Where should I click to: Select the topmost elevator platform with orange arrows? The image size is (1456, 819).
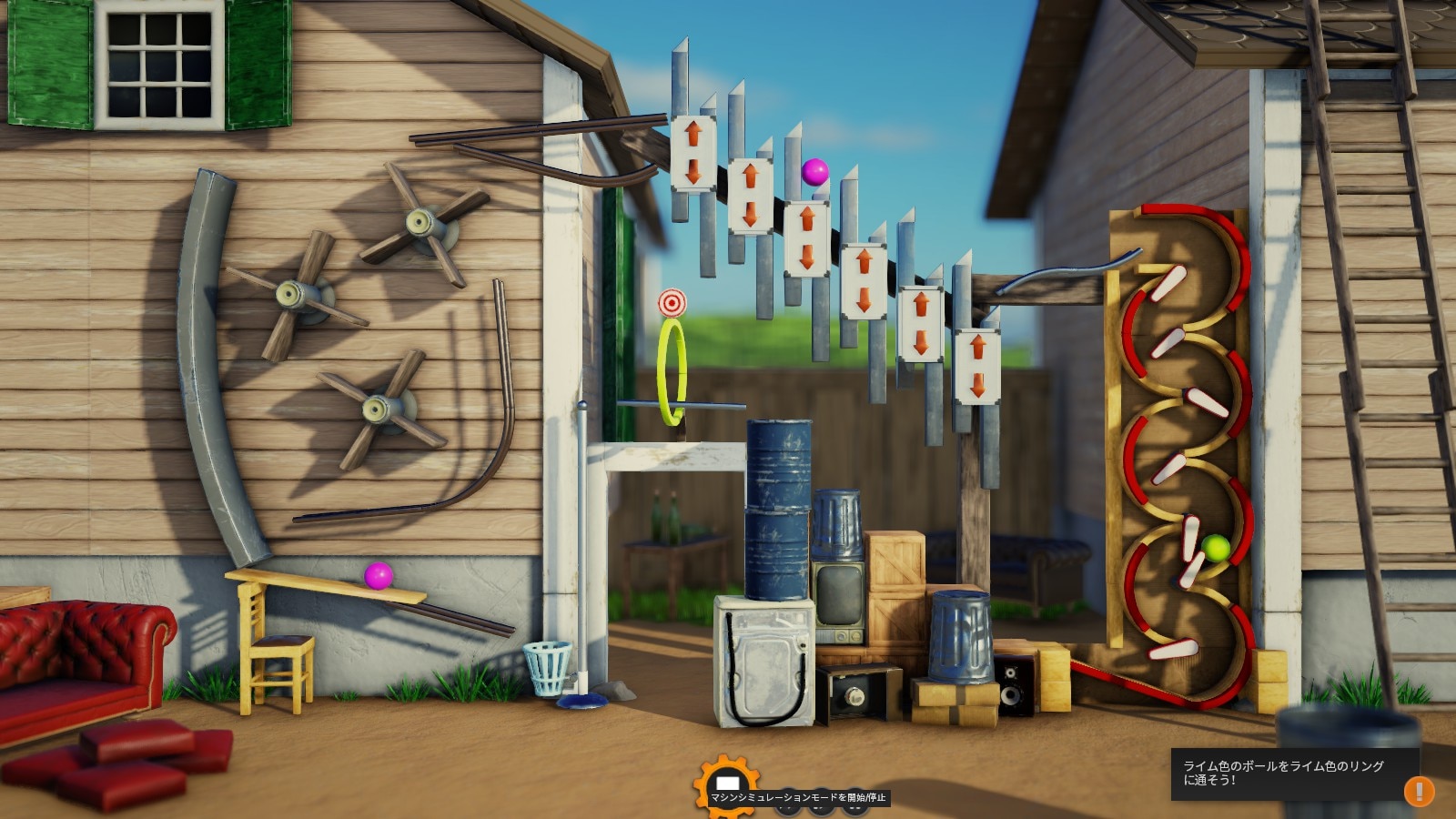[693, 153]
